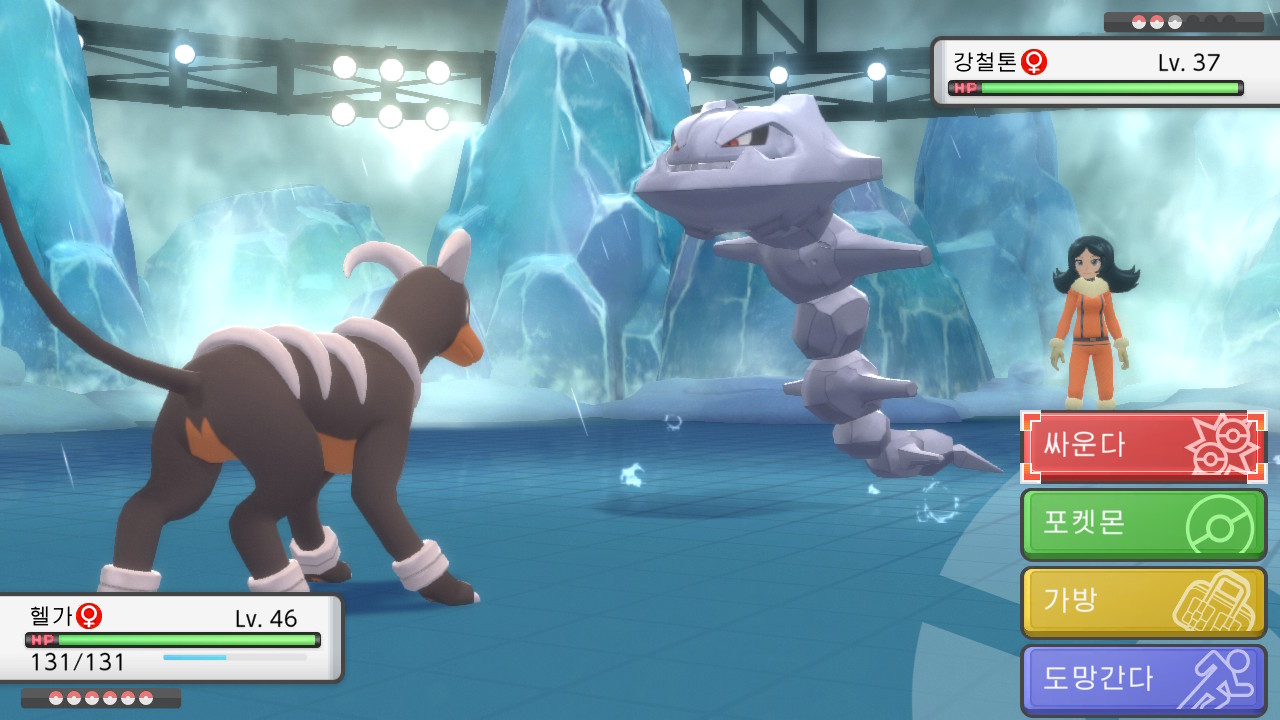Viewport: 1280px width, 720px height.
Task: Open the green 포켓몬 (Pokémon) menu
Action: [x=1143, y=524]
